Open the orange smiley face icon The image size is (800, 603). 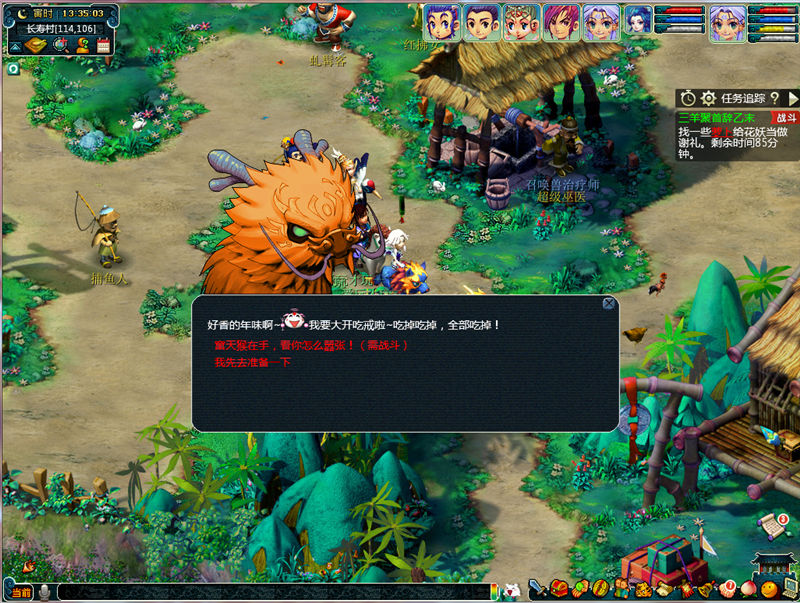pos(769,589)
